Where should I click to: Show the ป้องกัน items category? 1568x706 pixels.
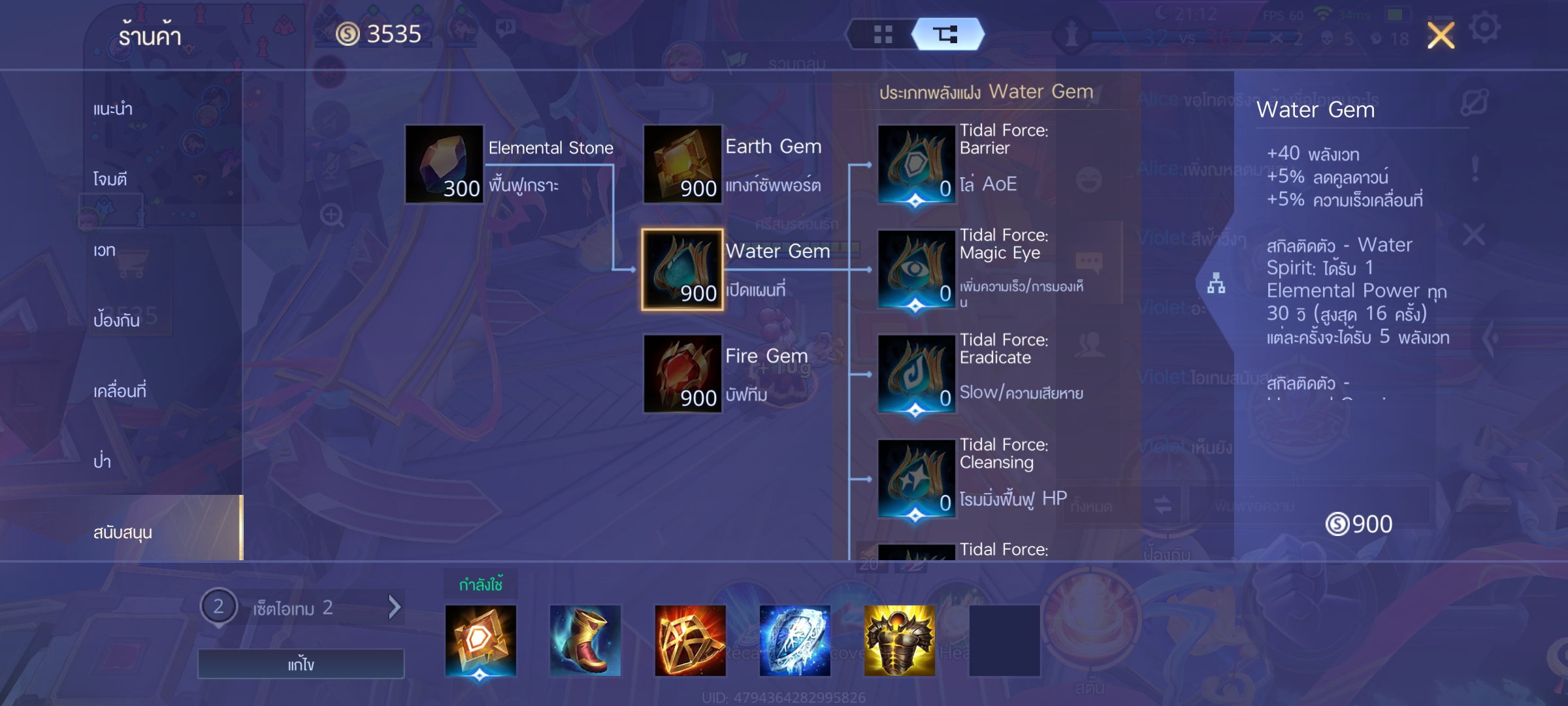click(x=116, y=320)
